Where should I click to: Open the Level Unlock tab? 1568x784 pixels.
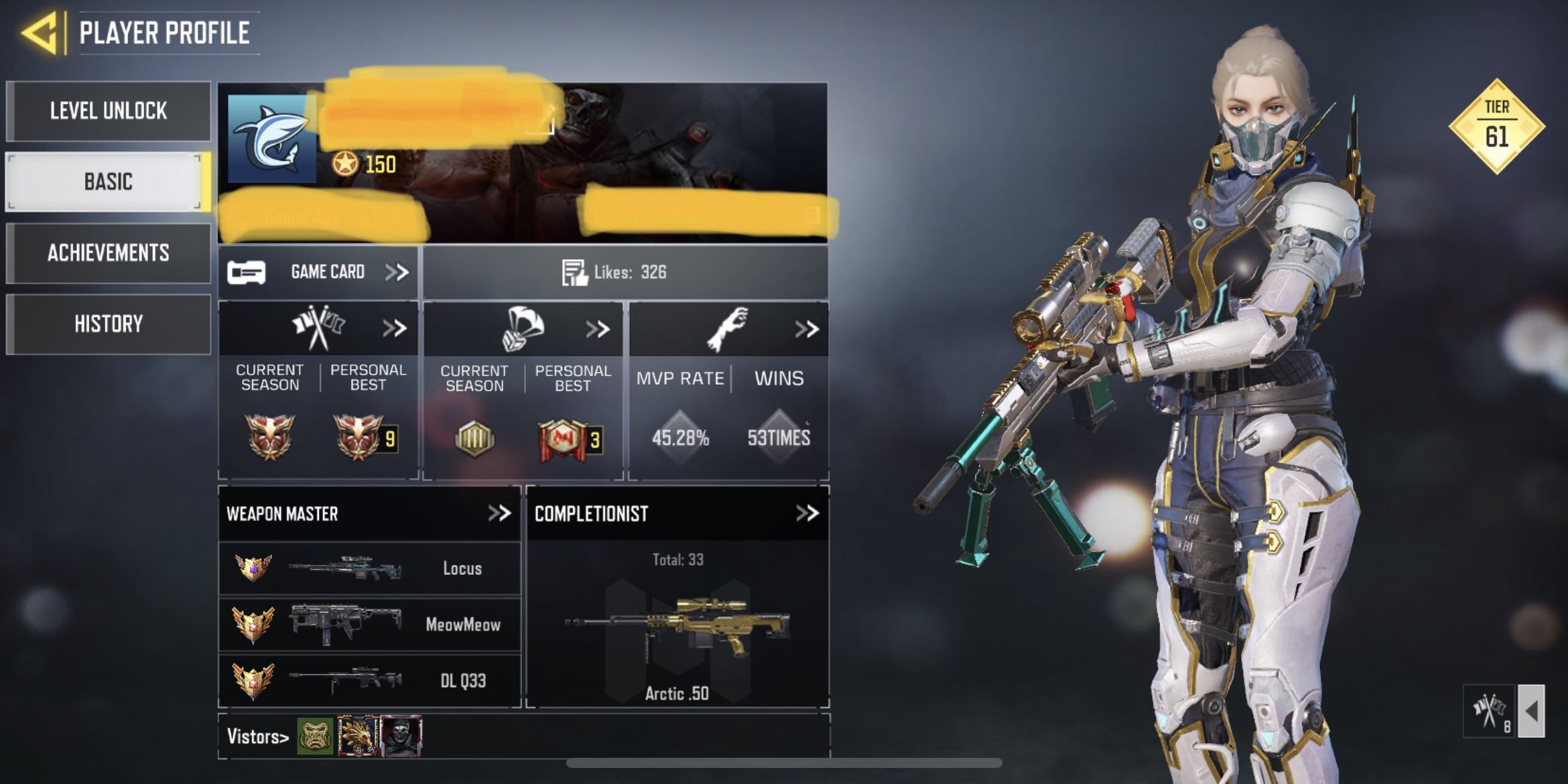(x=108, y=111)
